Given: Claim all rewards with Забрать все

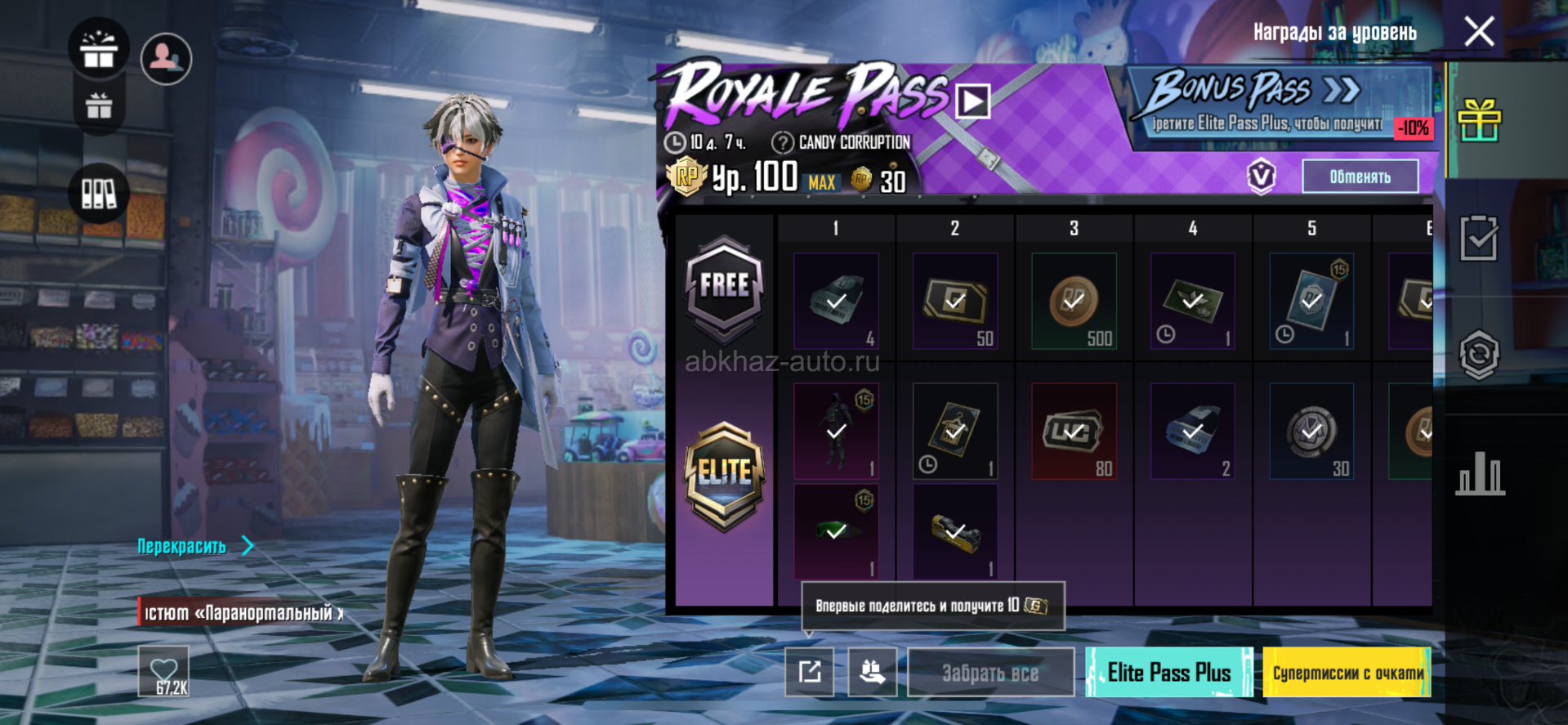Looking at the screenshot, I should click(x=990, y=673).
